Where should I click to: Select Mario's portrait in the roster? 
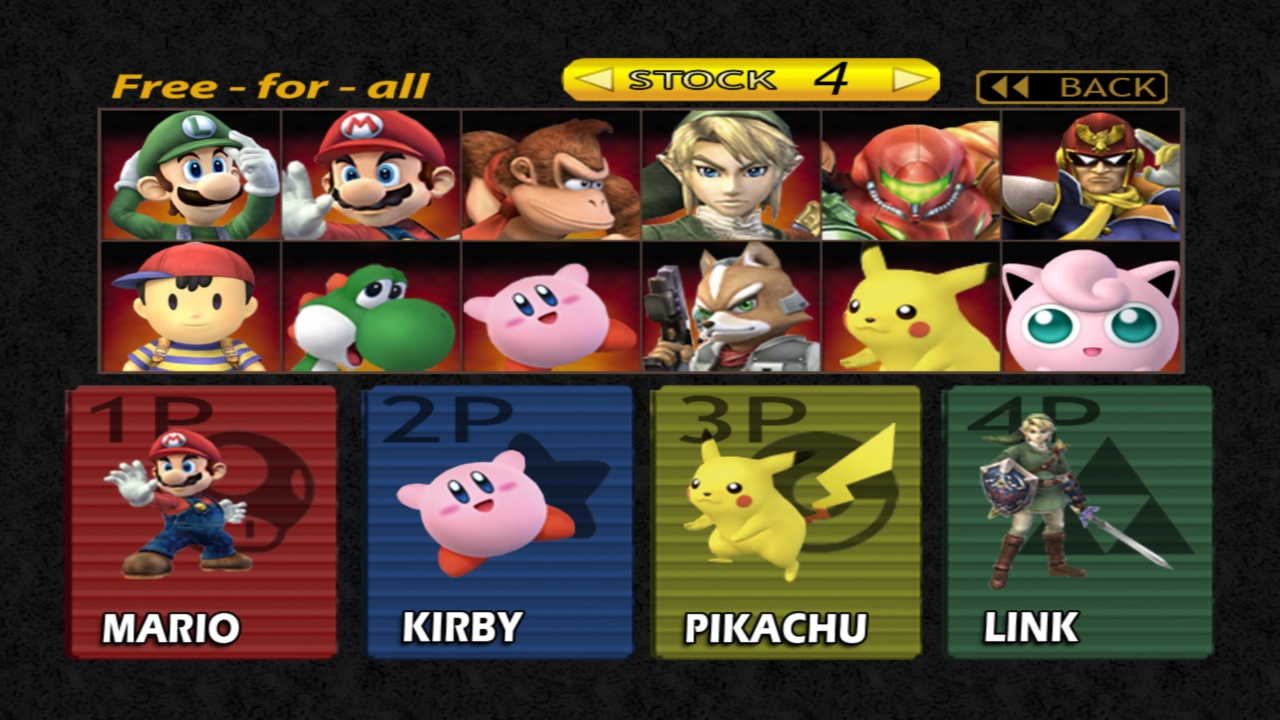tap(371, 175)
